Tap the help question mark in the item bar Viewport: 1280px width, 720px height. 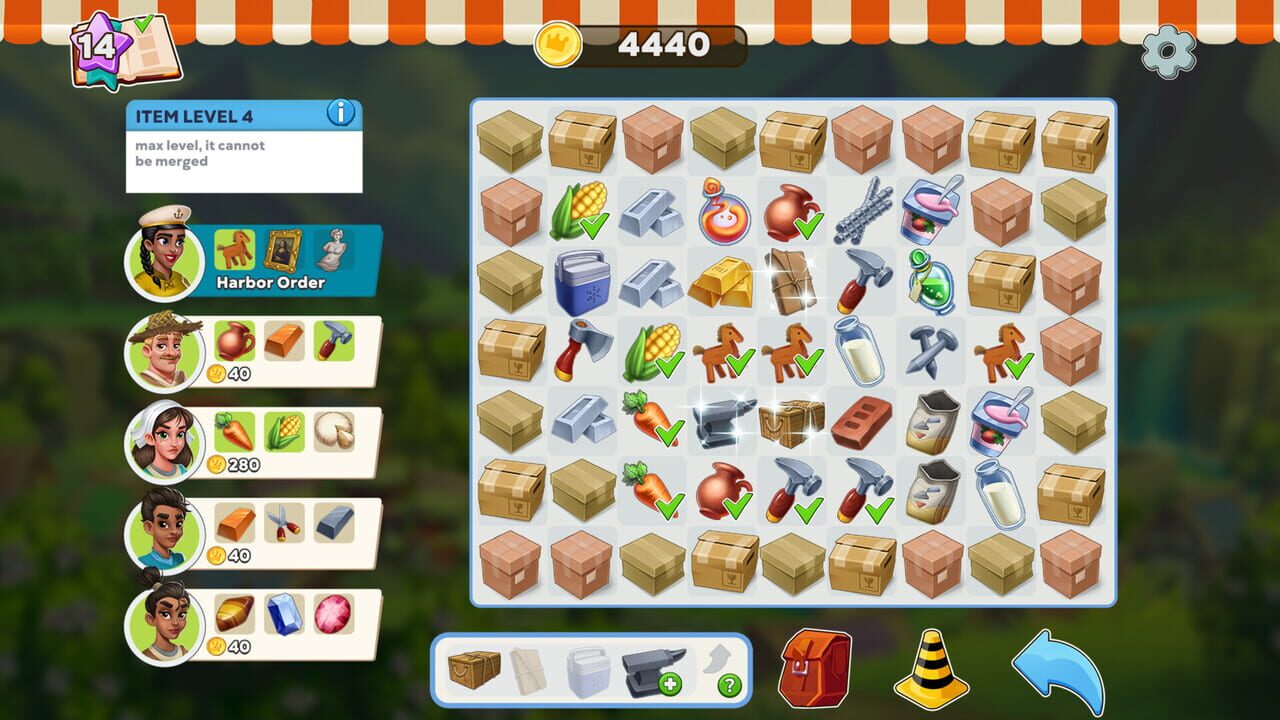click(x=728, y=684)
